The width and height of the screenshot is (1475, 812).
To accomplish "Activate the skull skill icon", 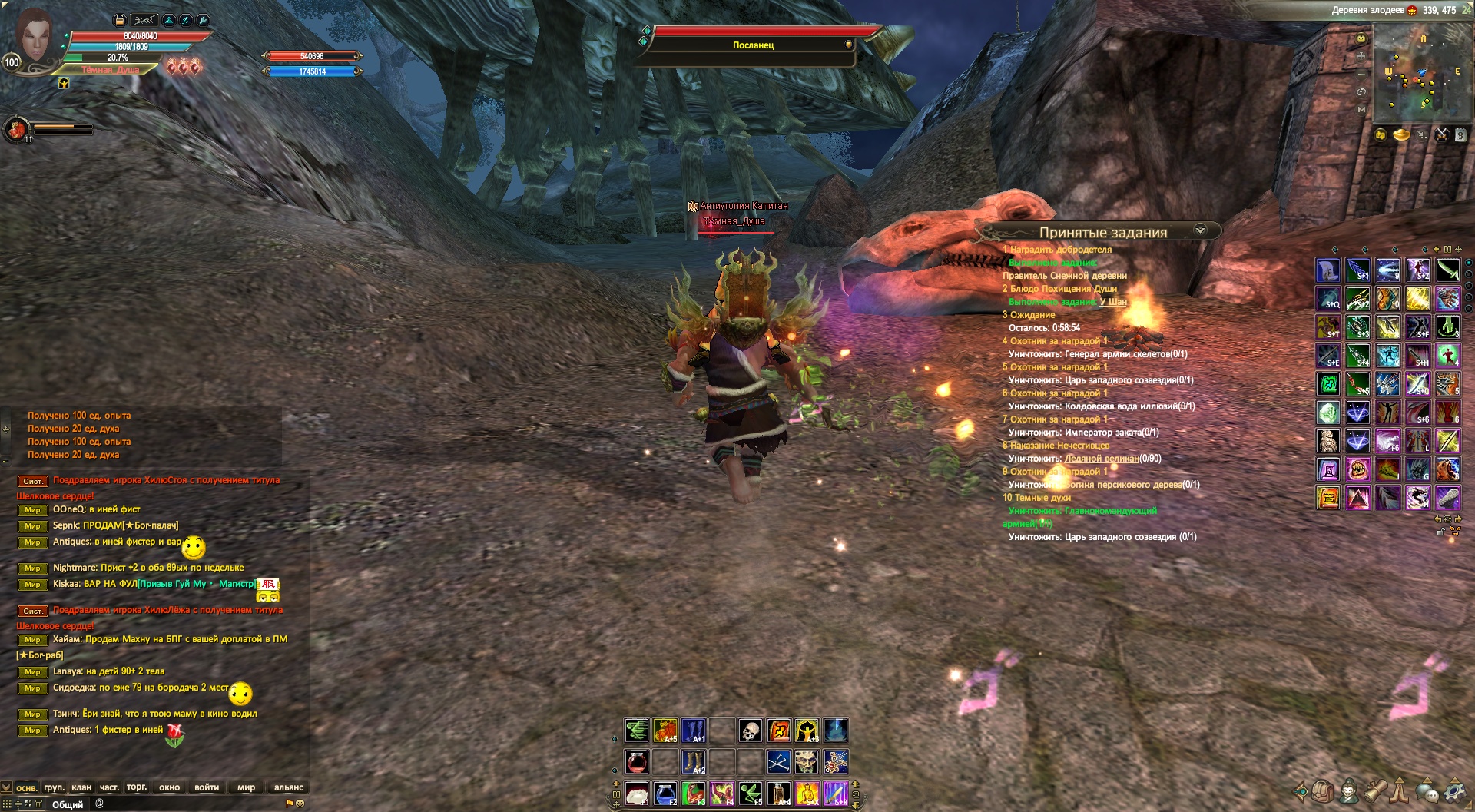I will point(750,730).
